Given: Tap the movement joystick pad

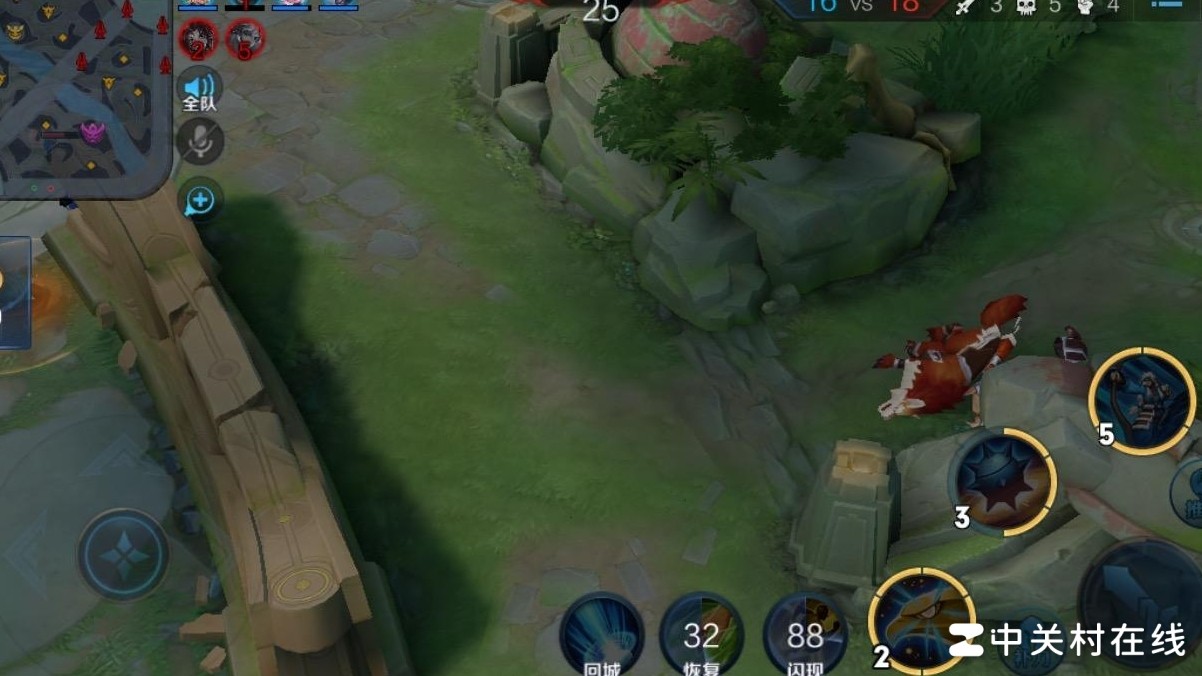Looking at the screenshot, I should [x=123, y=553].
